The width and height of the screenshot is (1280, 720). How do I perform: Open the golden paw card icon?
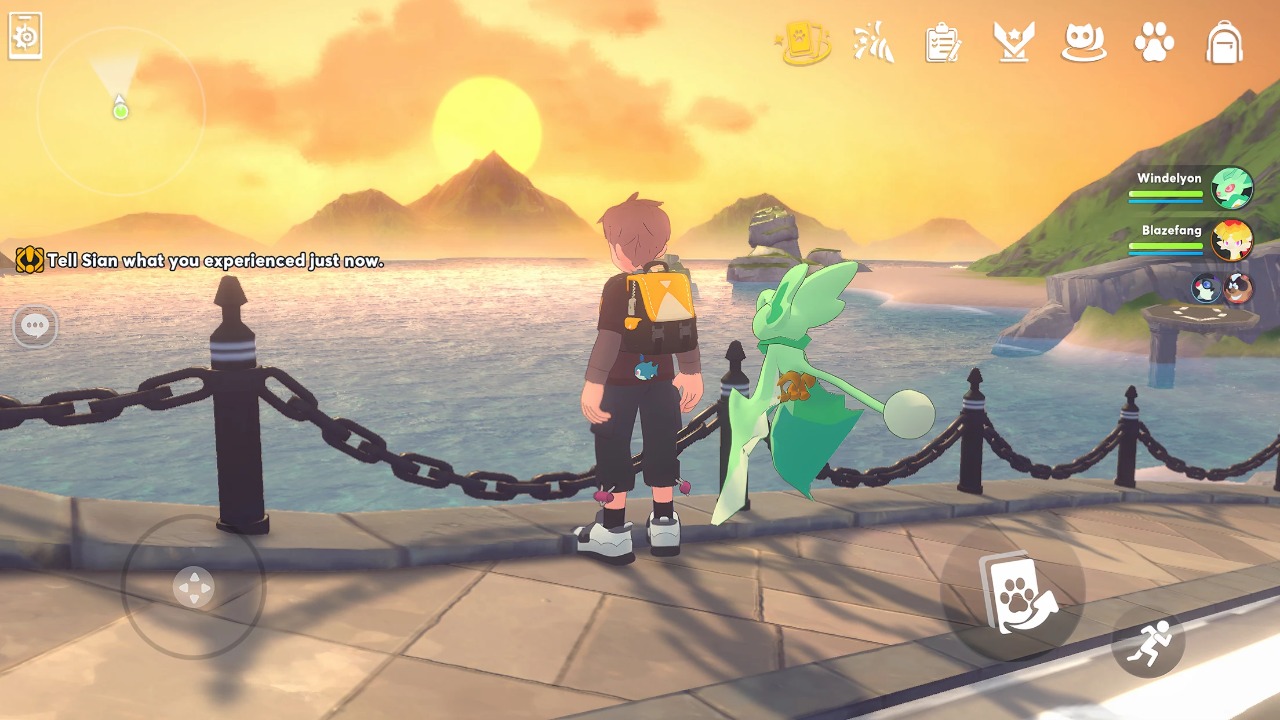coord(803,44)
